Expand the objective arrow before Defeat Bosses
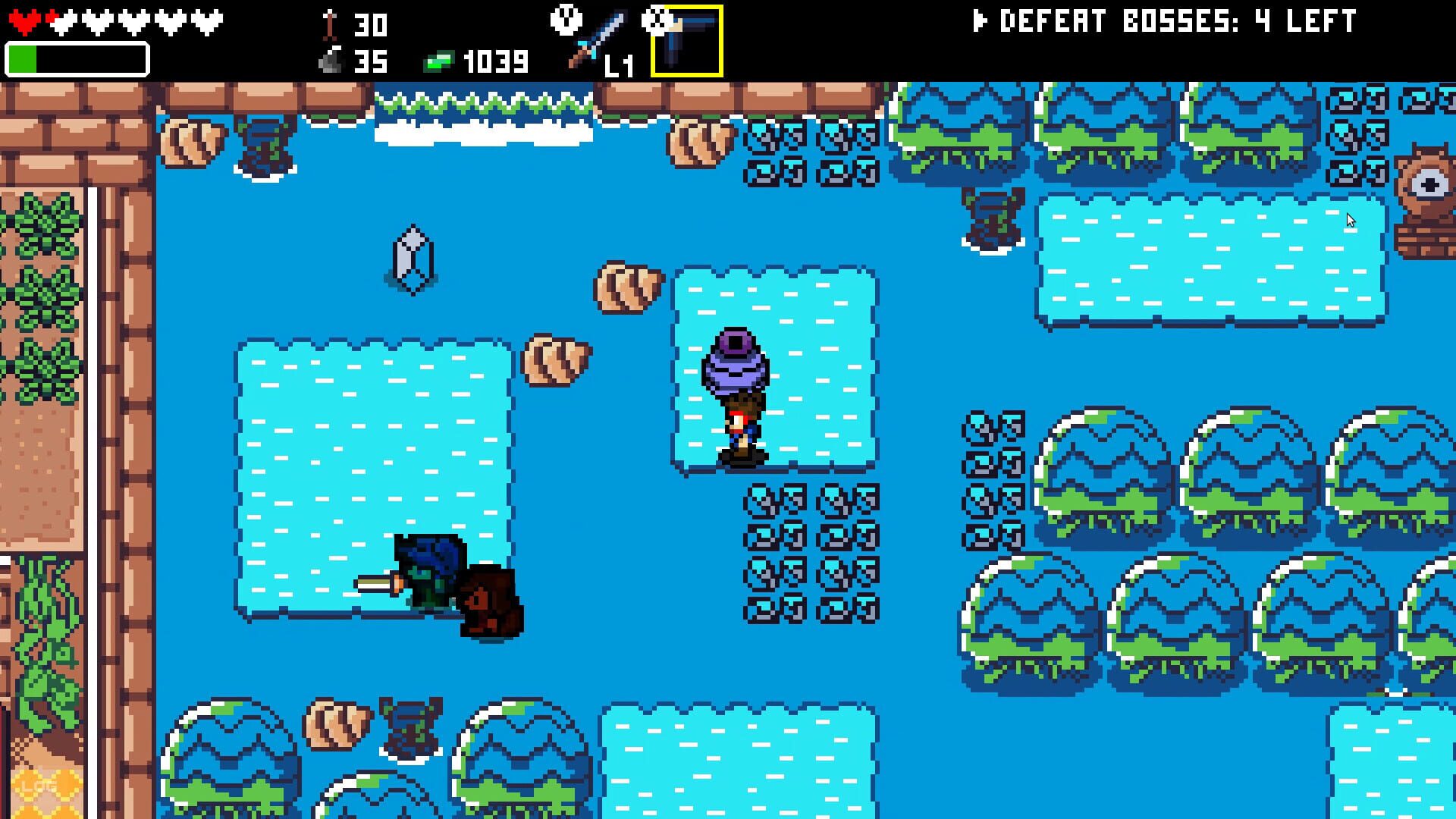This screenshot has height=819, width=1456. 979,21
